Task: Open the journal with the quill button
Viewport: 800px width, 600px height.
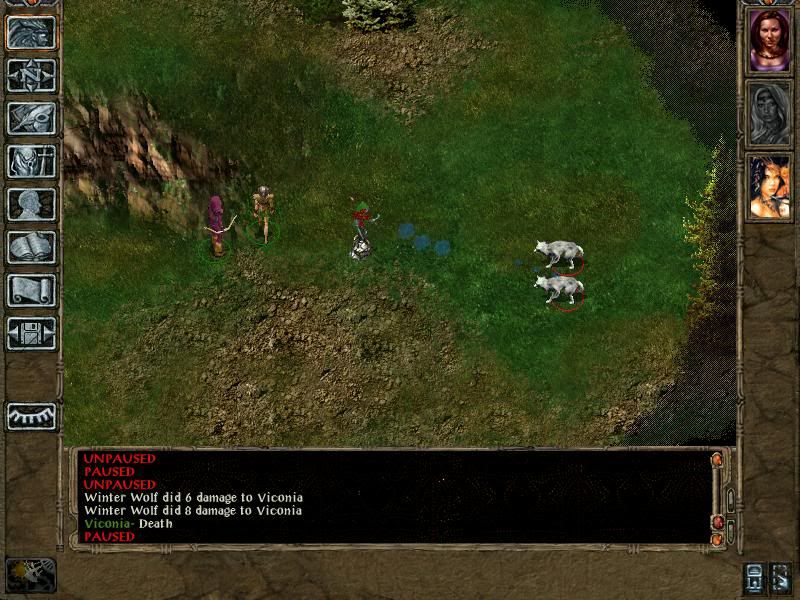Action: tap(31, 118)
